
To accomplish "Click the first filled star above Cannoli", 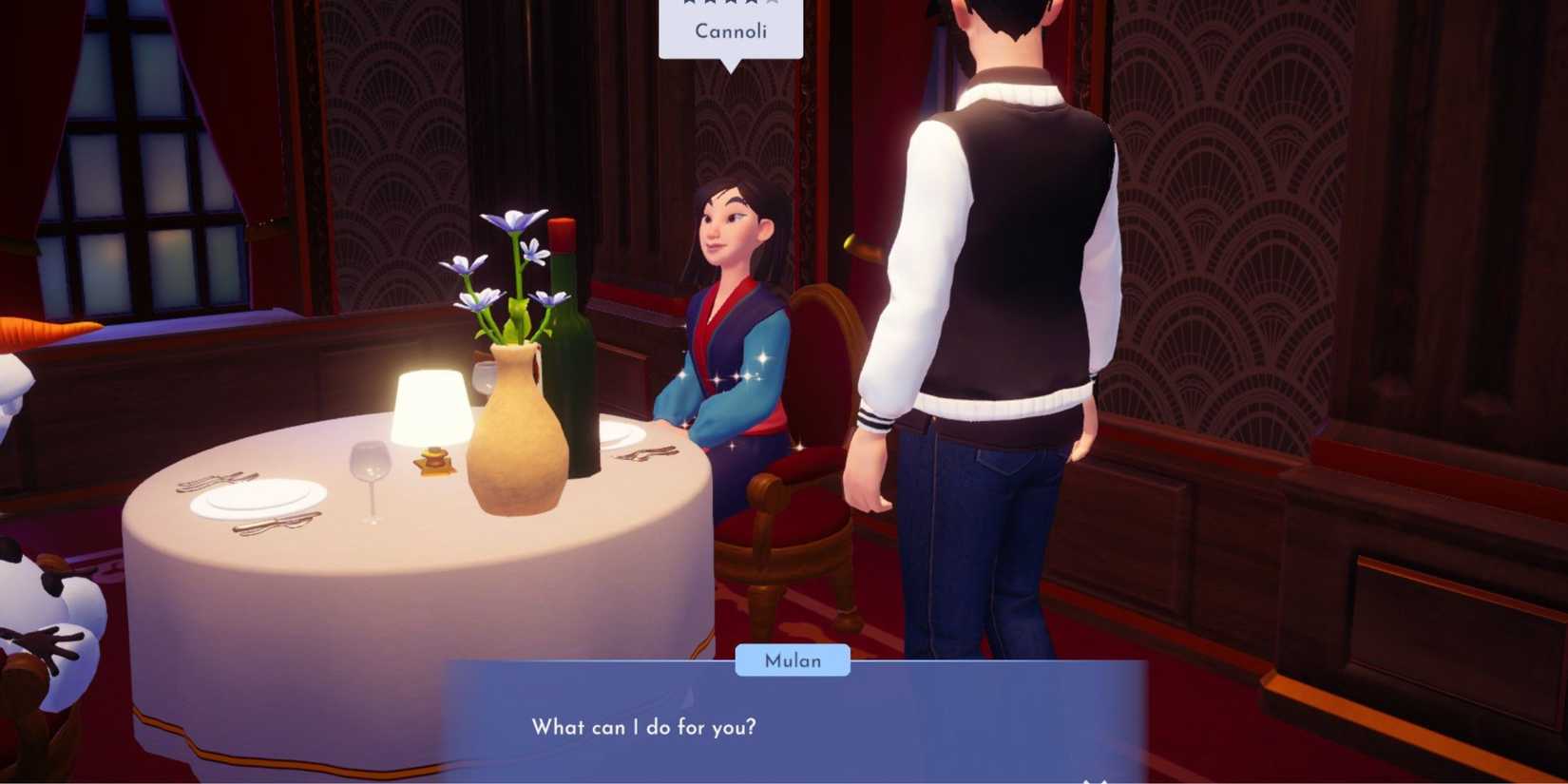I will coord(689,3).
